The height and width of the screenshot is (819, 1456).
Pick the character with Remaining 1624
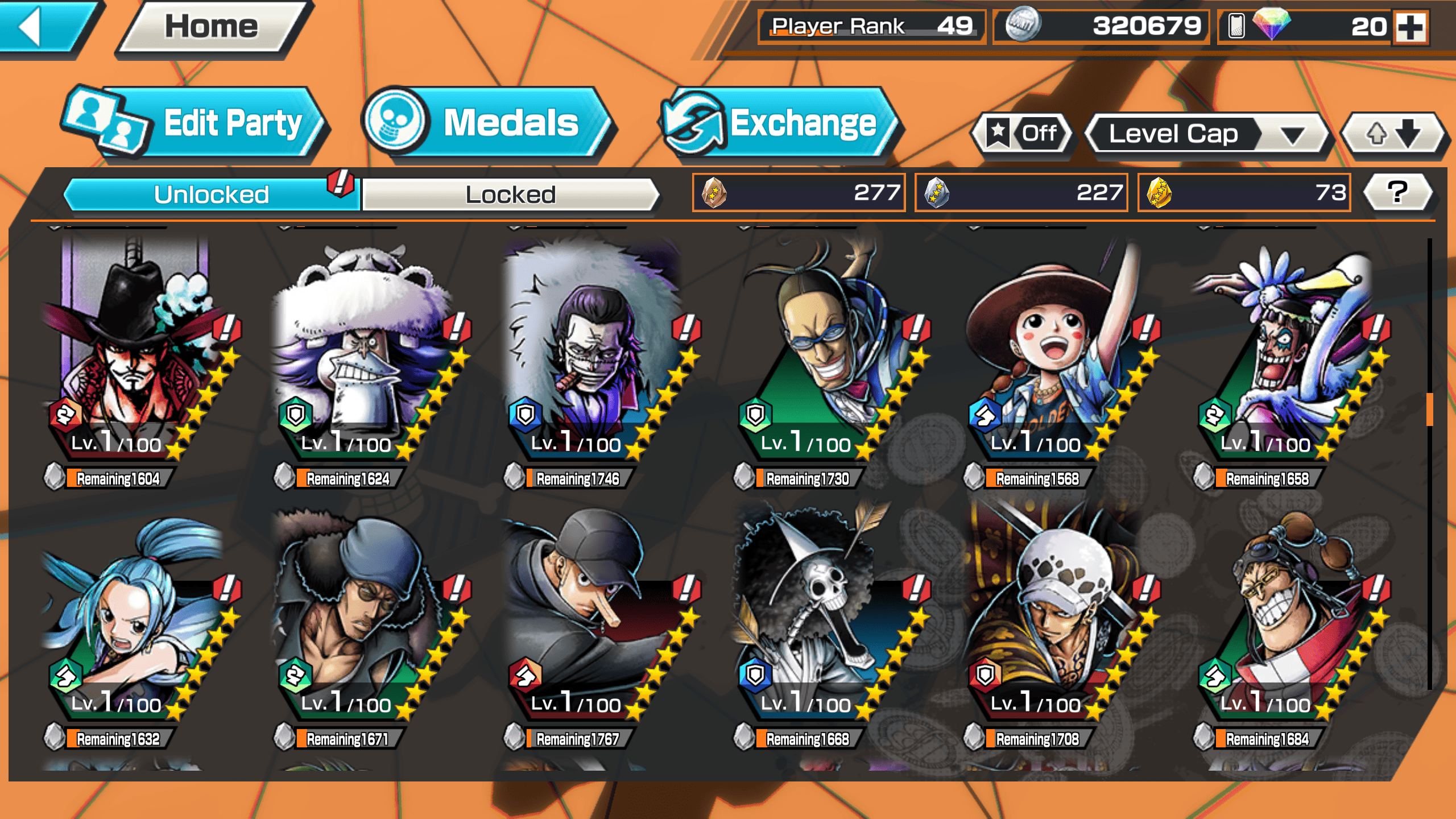tap(364, 353)
